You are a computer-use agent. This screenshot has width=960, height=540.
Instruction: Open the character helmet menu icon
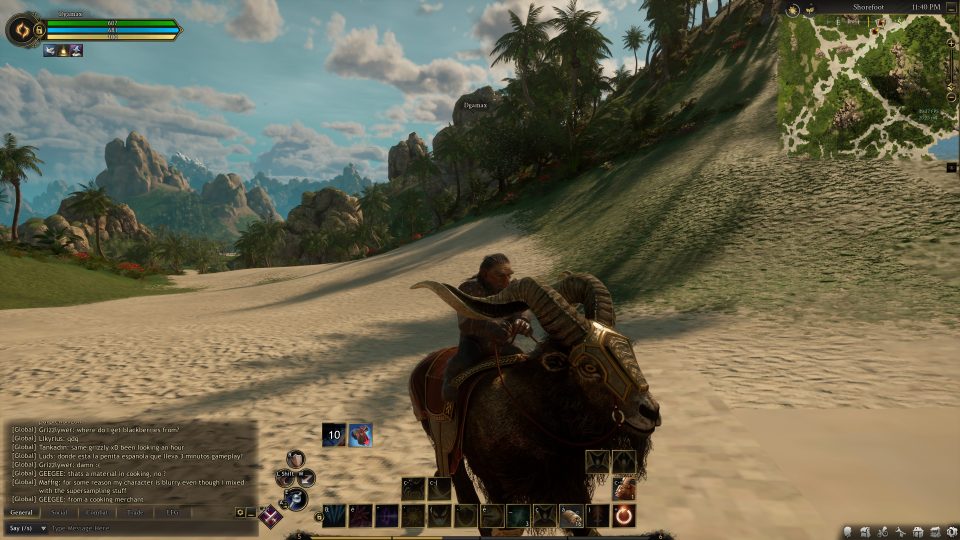click(848, 531)
